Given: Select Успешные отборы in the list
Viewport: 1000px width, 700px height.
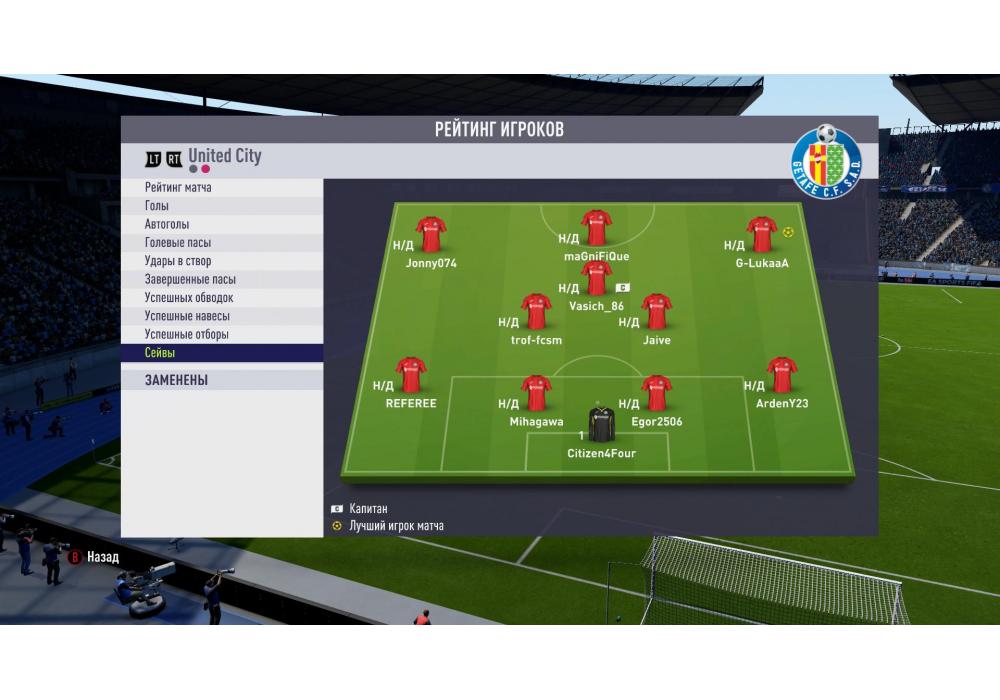Looking at the screenshot, I should point(222,335).
